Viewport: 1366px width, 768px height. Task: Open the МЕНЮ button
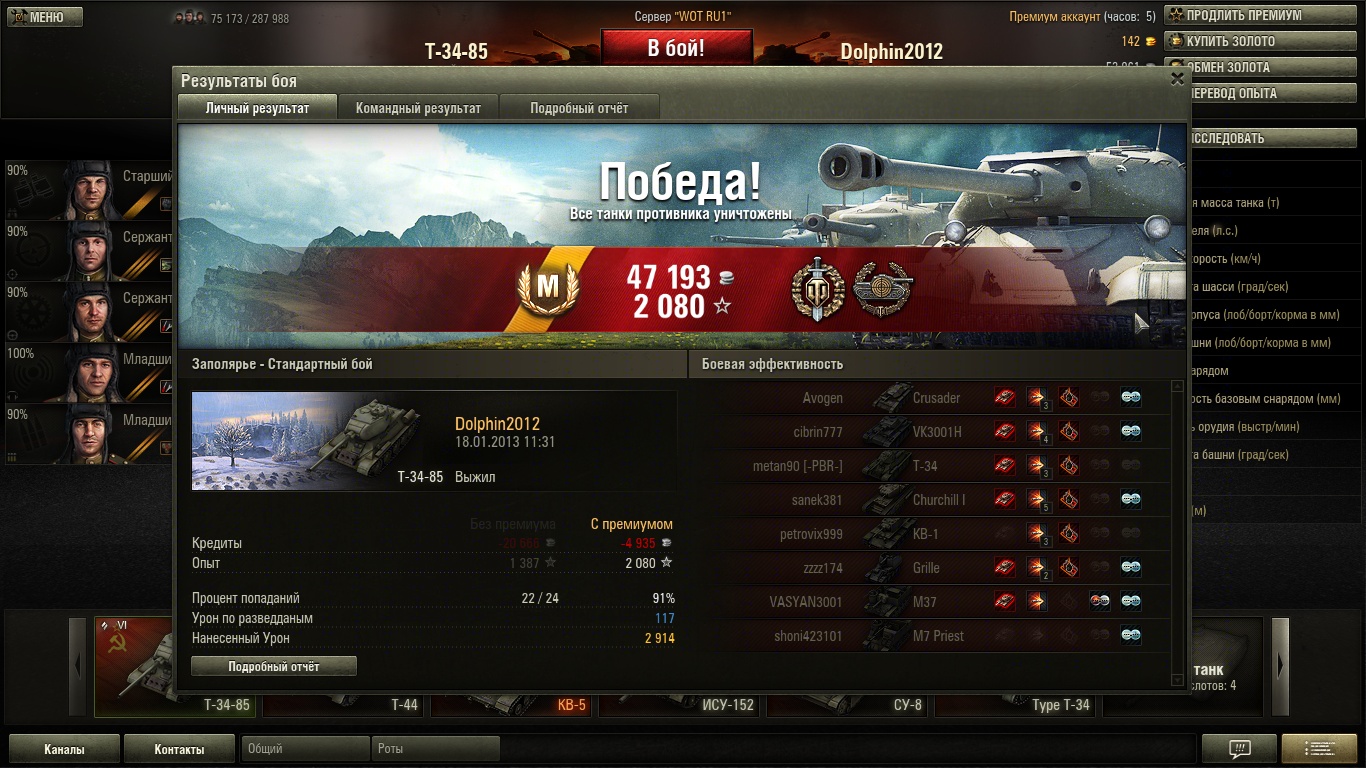[45, 17]
